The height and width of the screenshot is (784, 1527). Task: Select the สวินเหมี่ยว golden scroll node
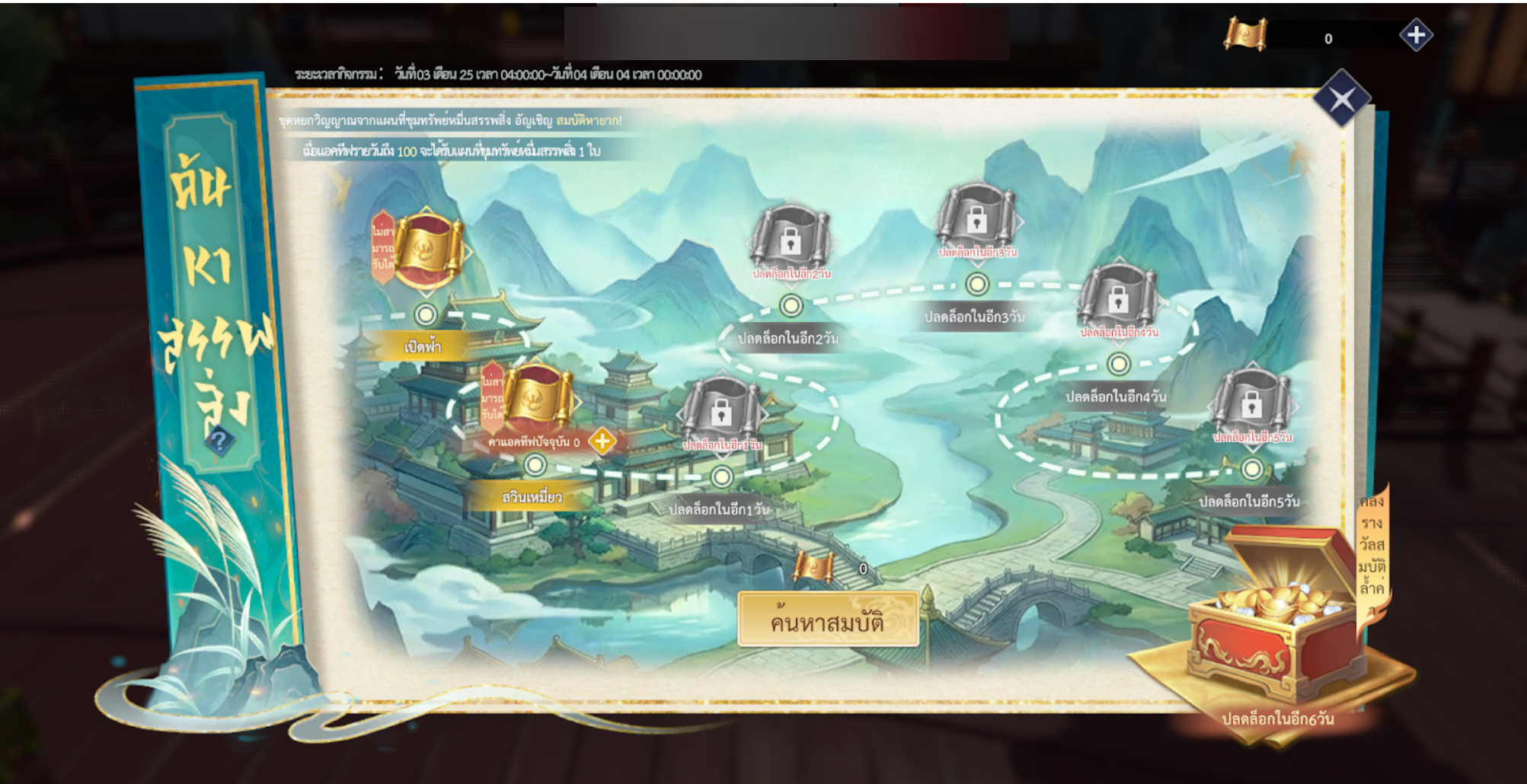[538, 397]
